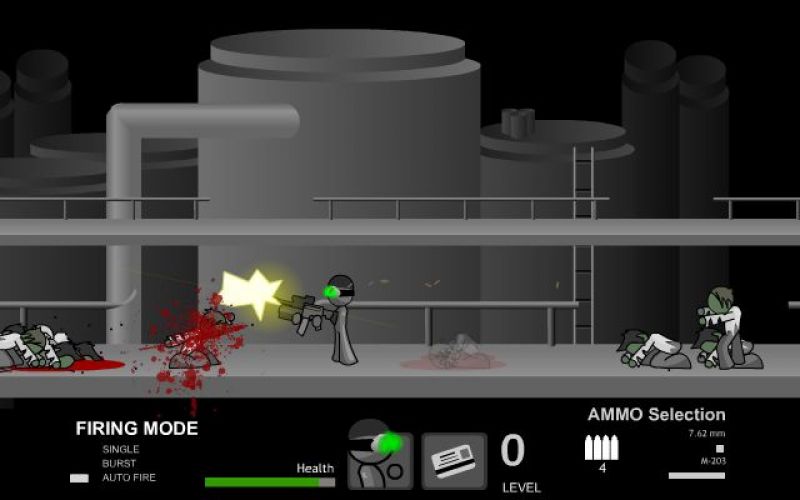Select SINGLE firing mode

point(119,449)
